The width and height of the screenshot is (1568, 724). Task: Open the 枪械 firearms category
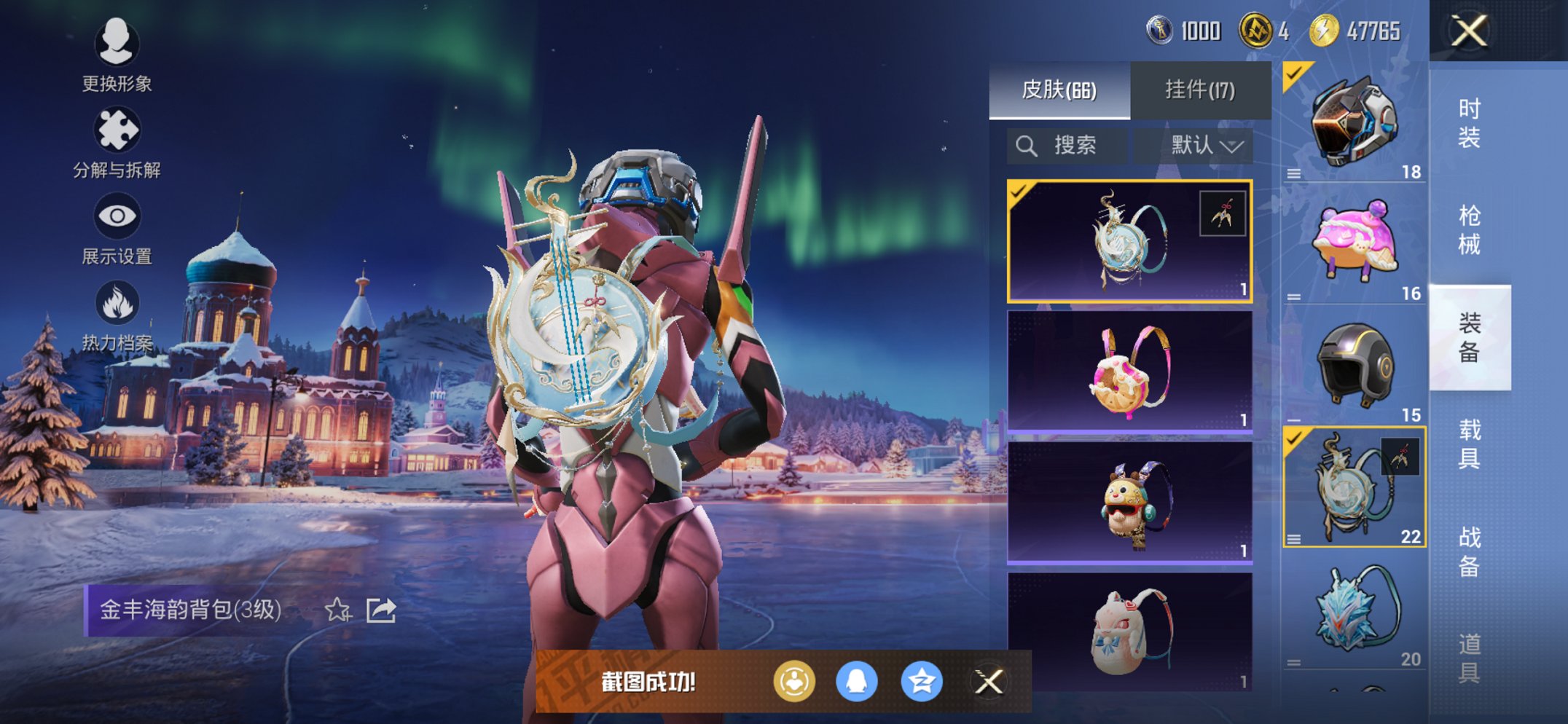1469,230
